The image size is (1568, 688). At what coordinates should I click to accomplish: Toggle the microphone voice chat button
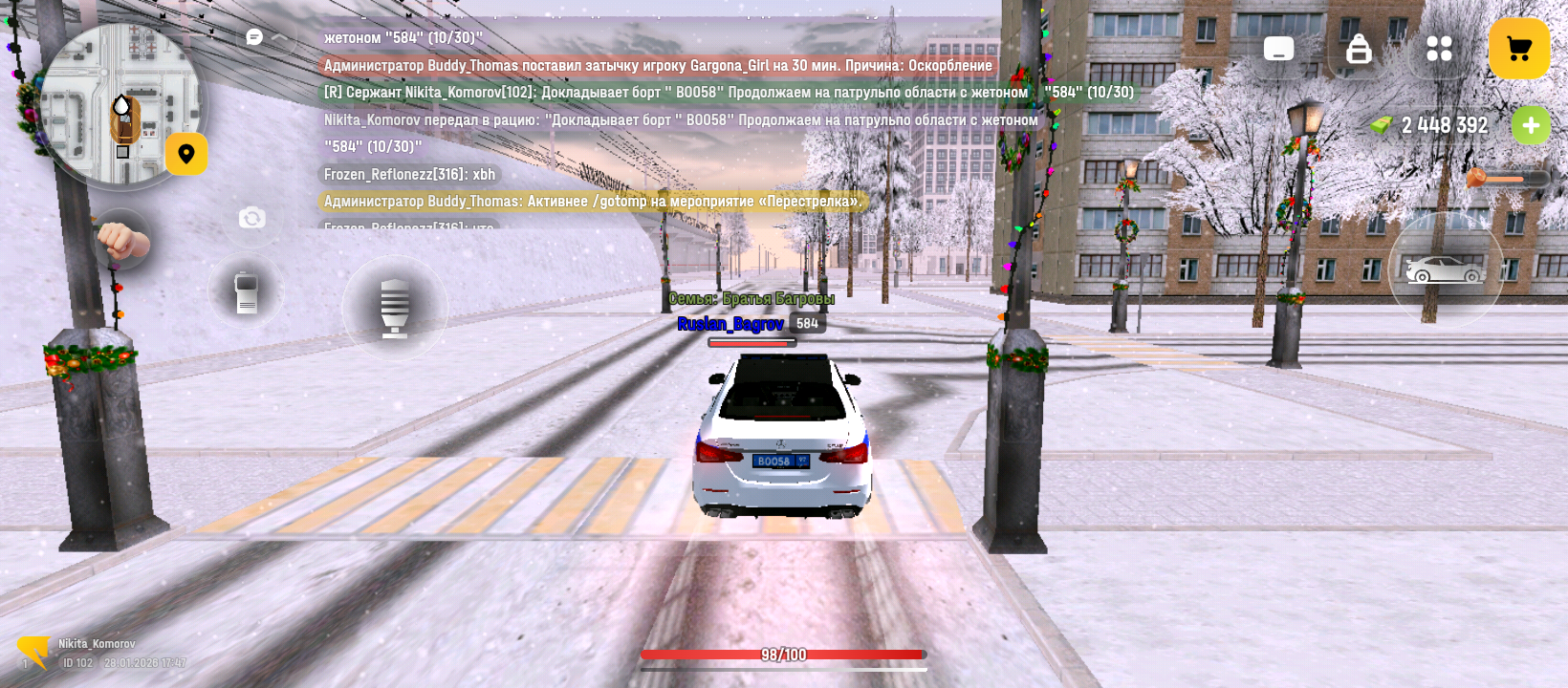coord(394,308)
